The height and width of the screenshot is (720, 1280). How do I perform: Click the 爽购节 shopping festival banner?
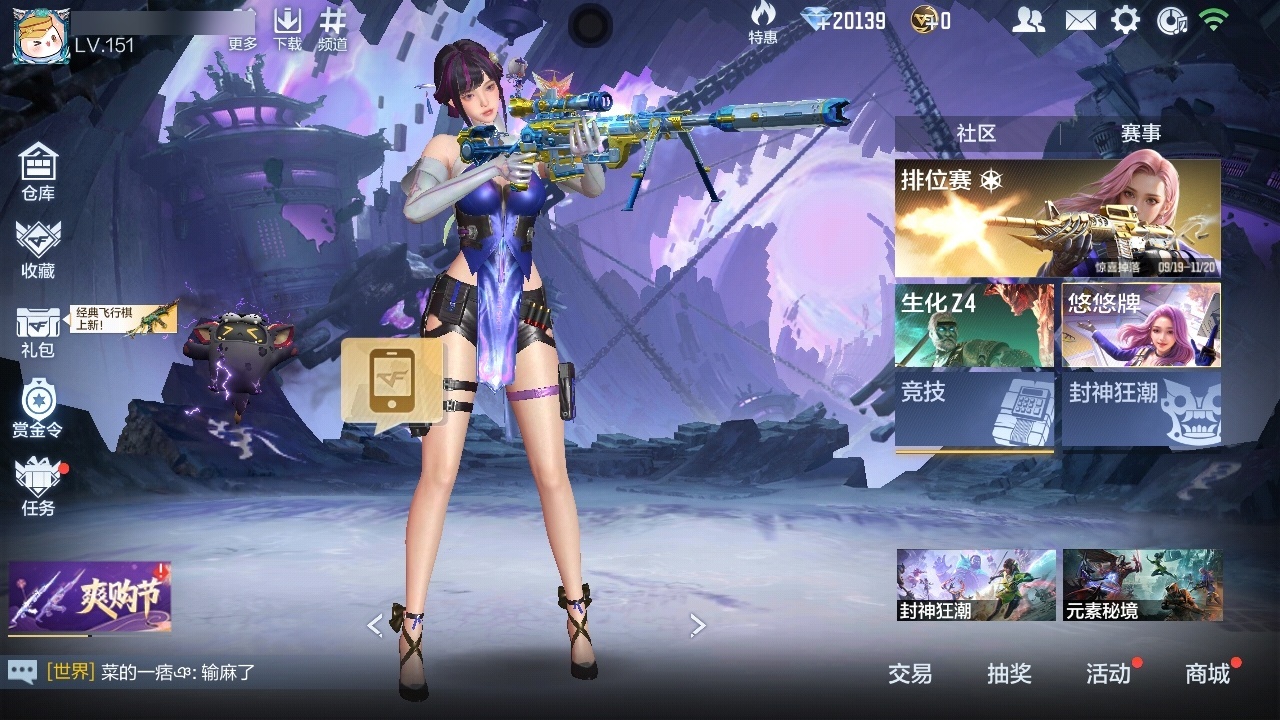(x=90, y=598)
